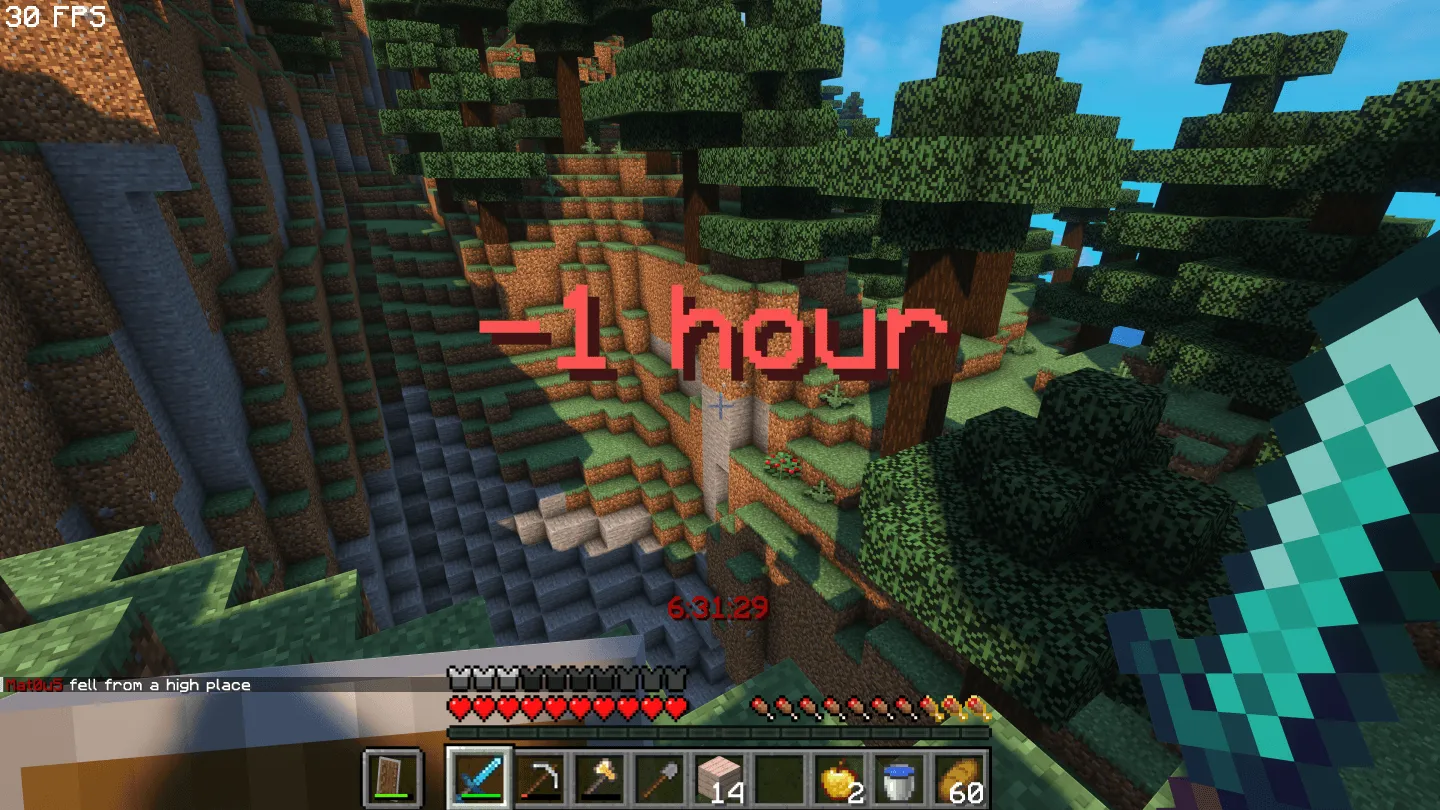Click the blue crosshair in screen center

[x=719, y=407]
